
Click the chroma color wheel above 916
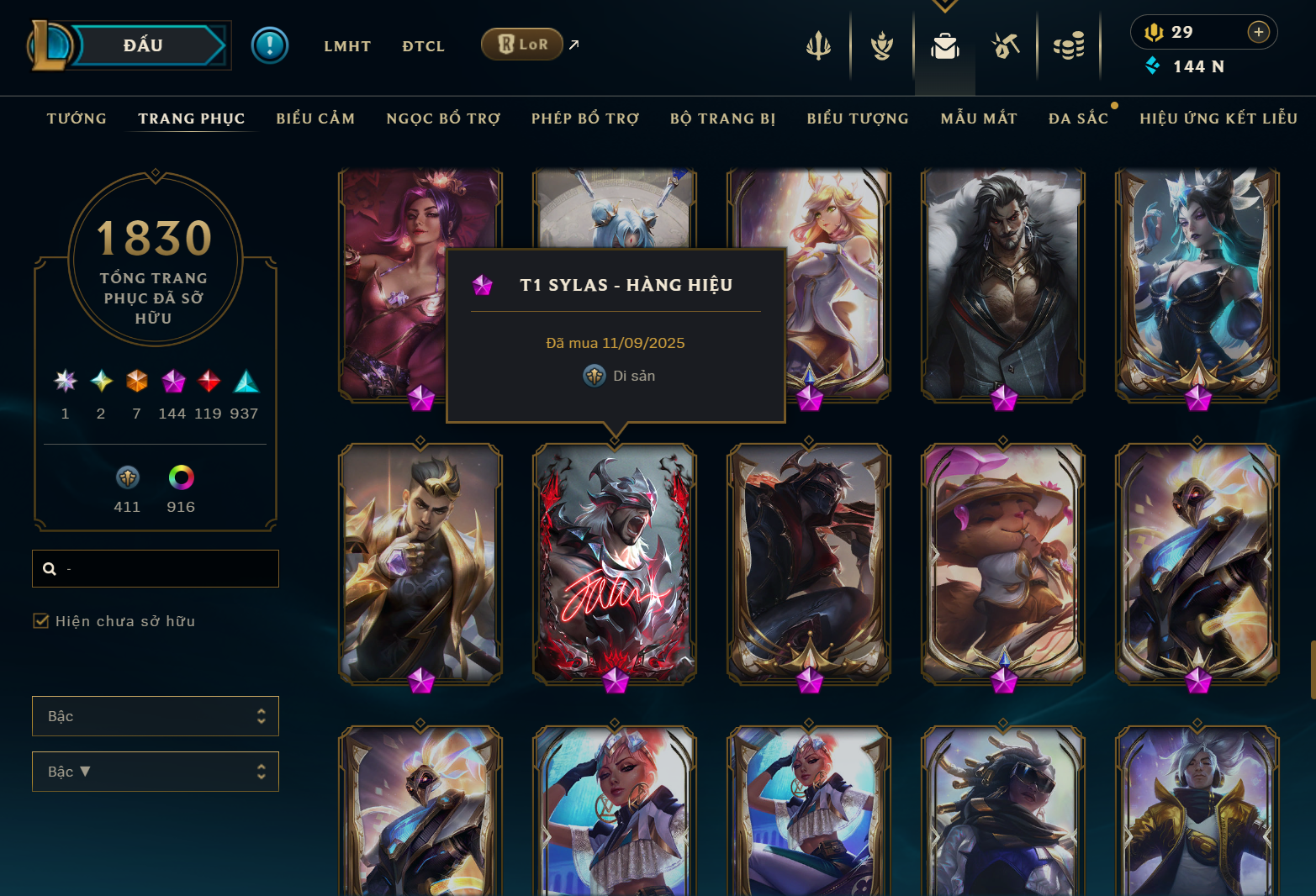(180, 479)
